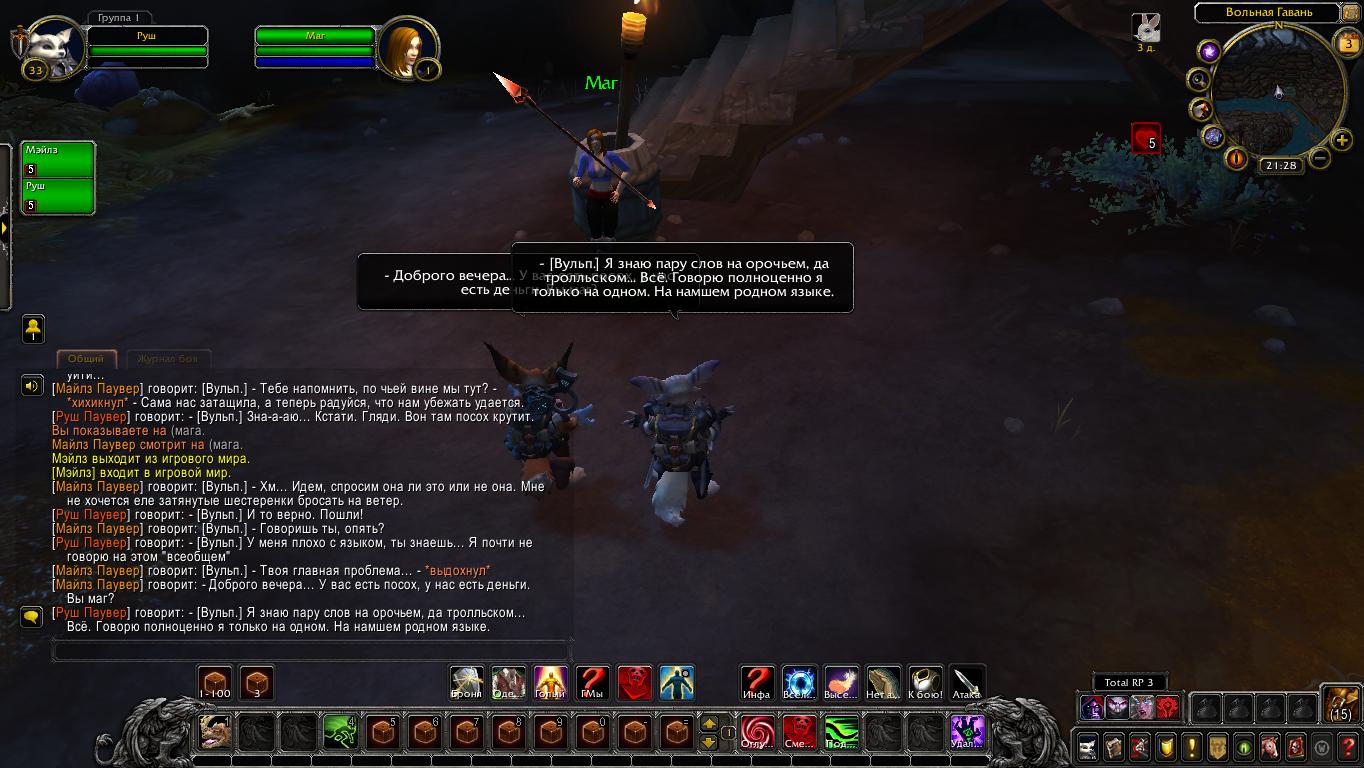
Task: Click the red Horde emblem Total RP button
Action: coord(1166,708)
